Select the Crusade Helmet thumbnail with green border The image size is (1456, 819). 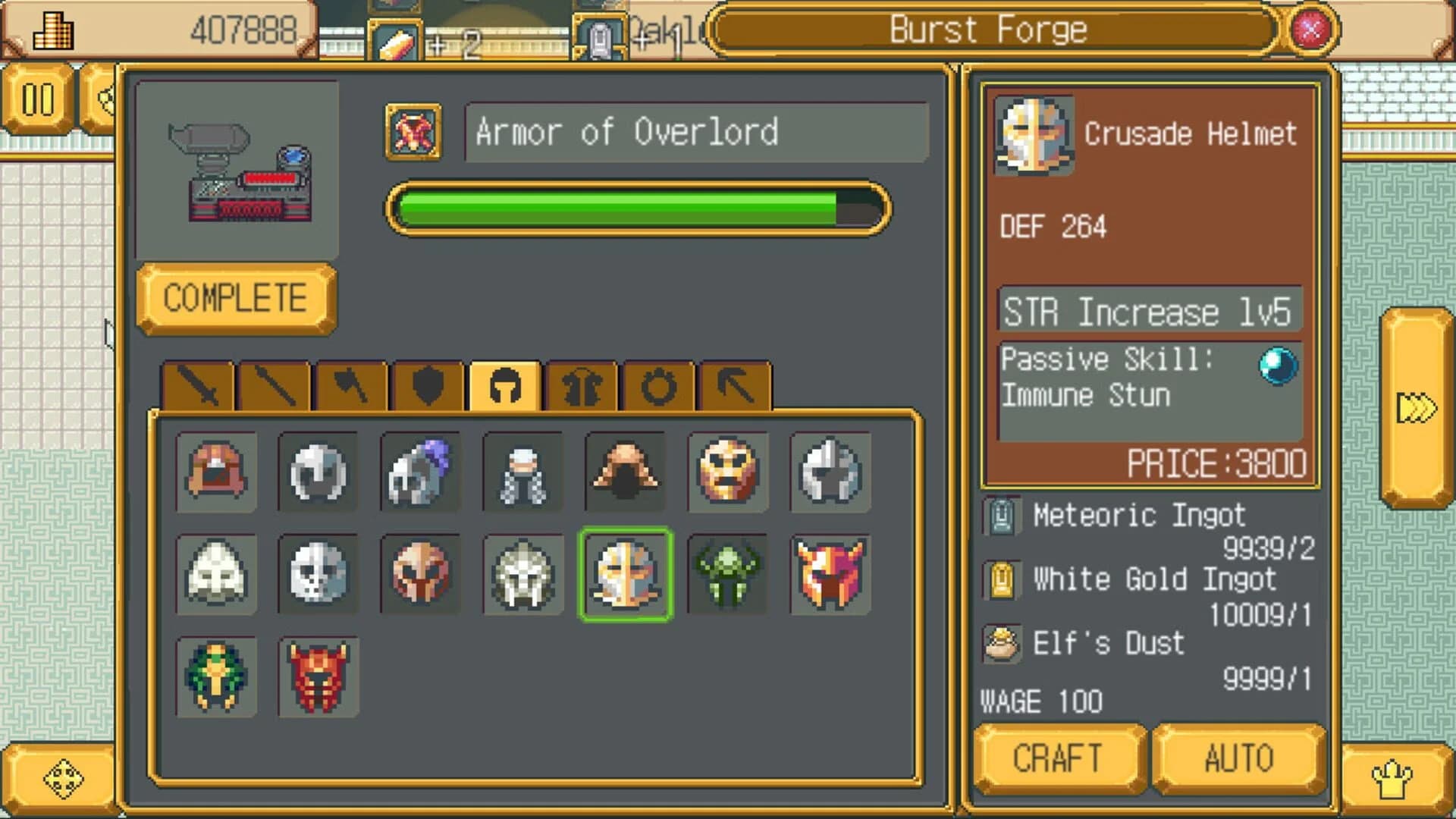pyautogui.click(x=626, y=575)
